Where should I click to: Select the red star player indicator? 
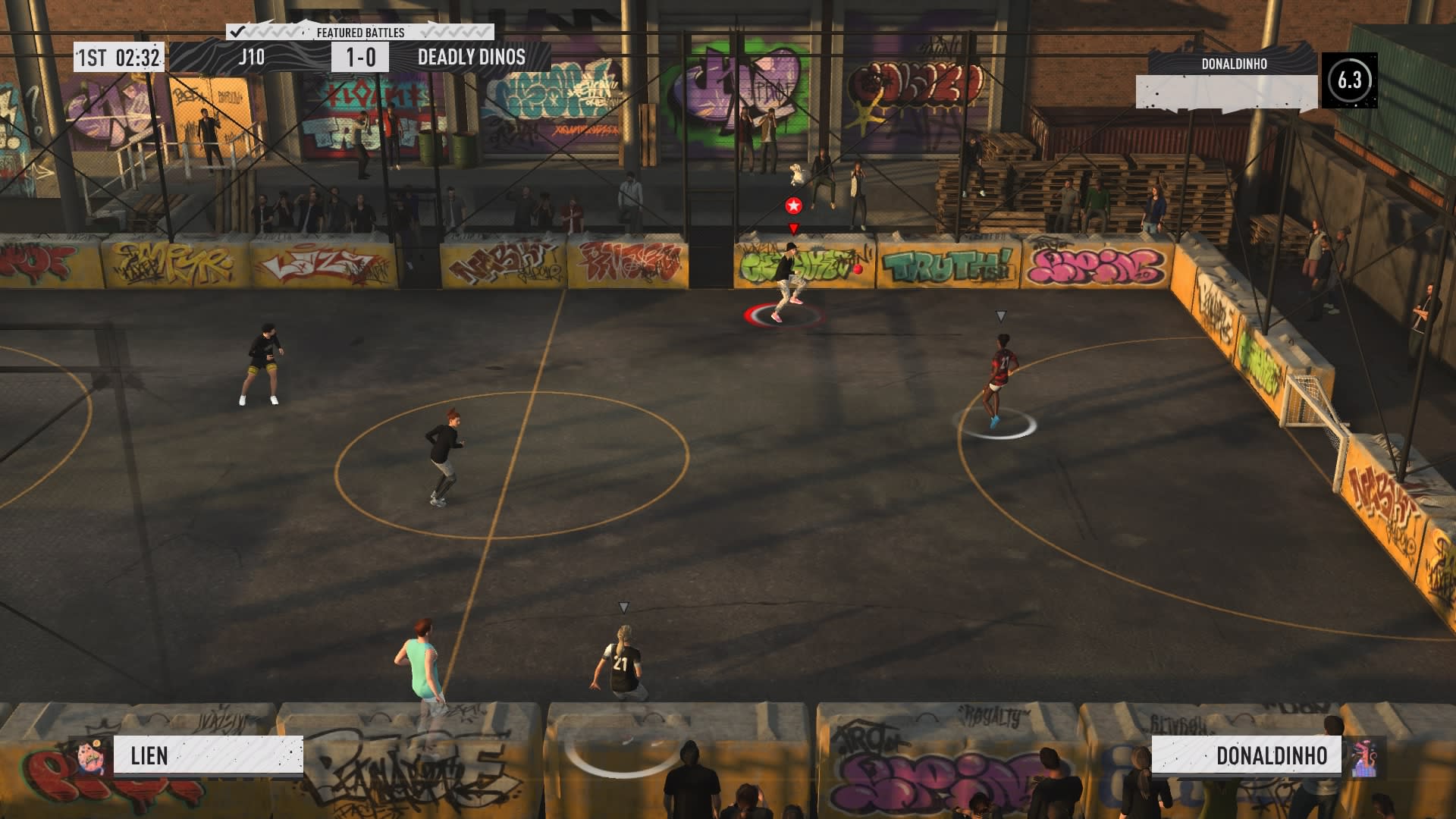coord(793,206)
